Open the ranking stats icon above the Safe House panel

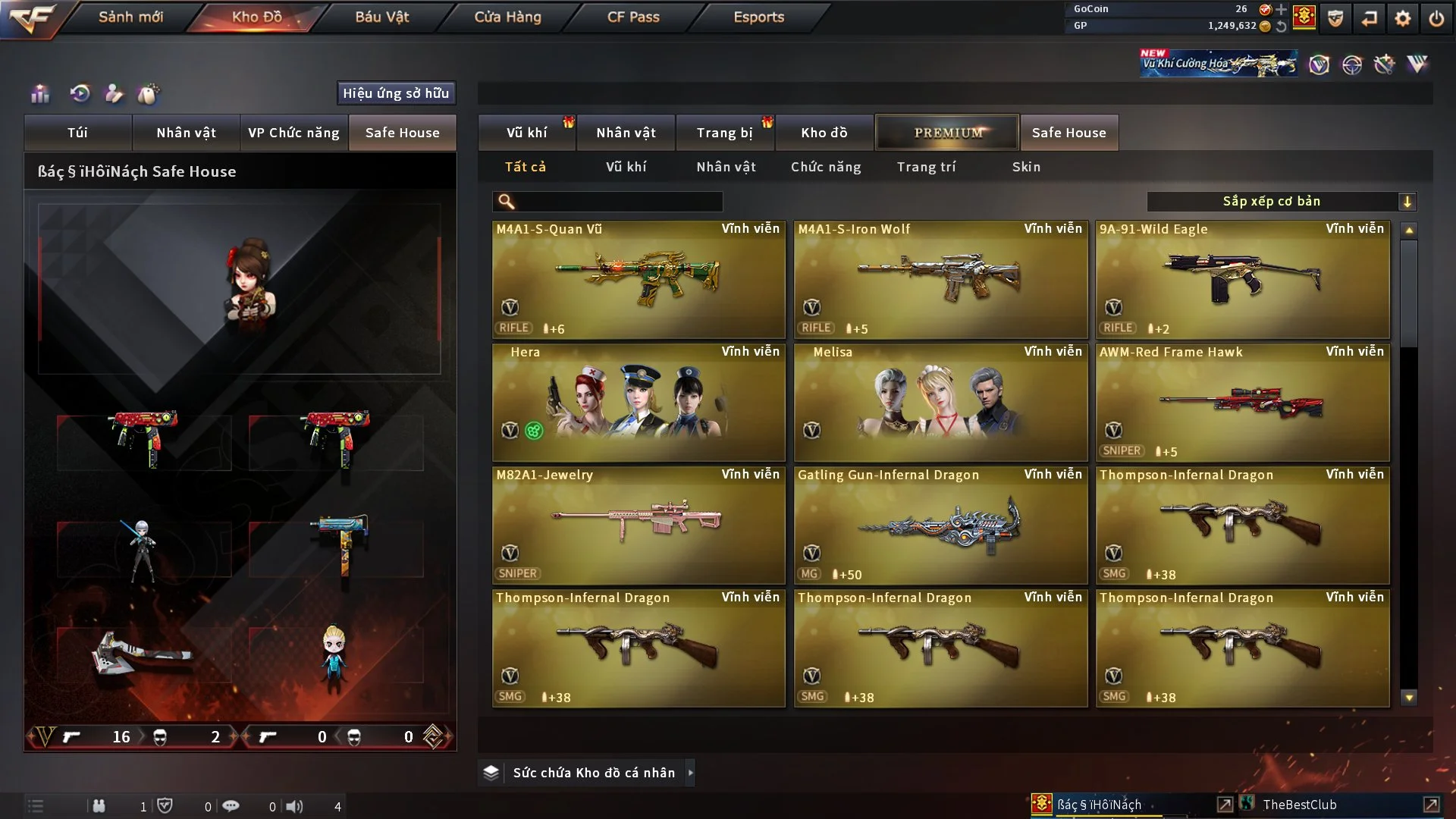click(39, 94)
